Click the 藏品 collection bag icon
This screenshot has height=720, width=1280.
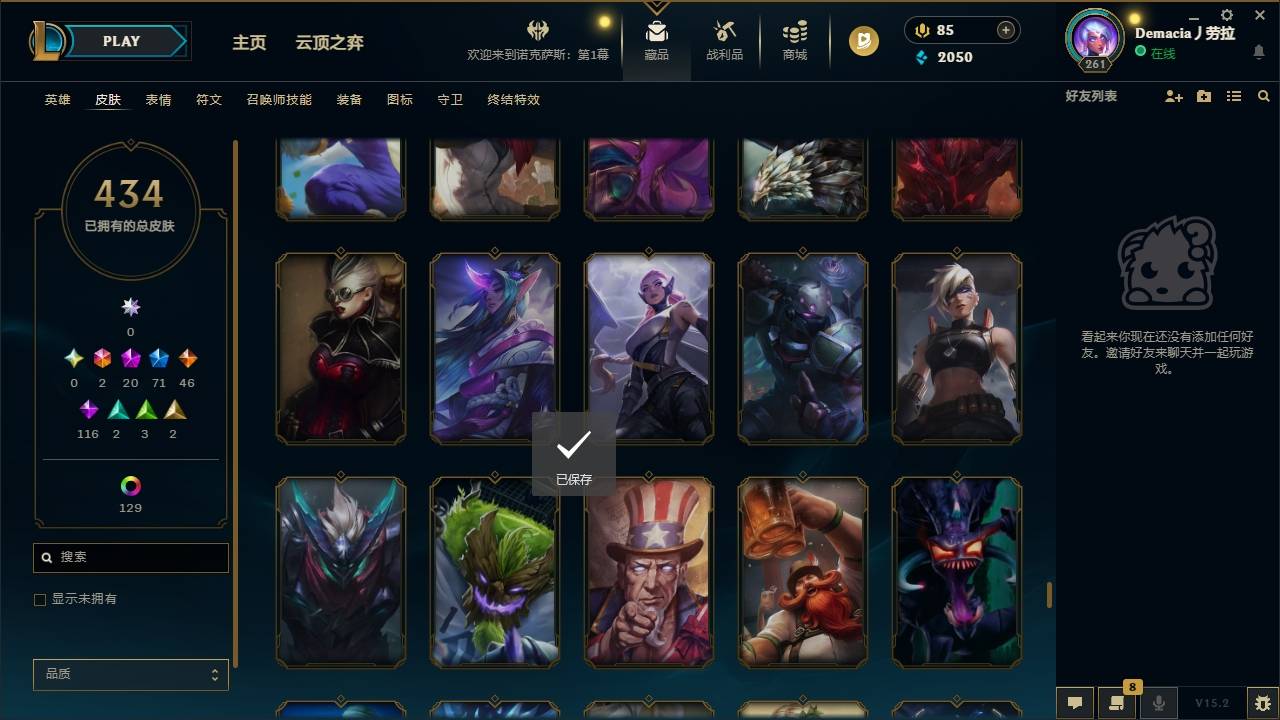click(x=656, y=40)
